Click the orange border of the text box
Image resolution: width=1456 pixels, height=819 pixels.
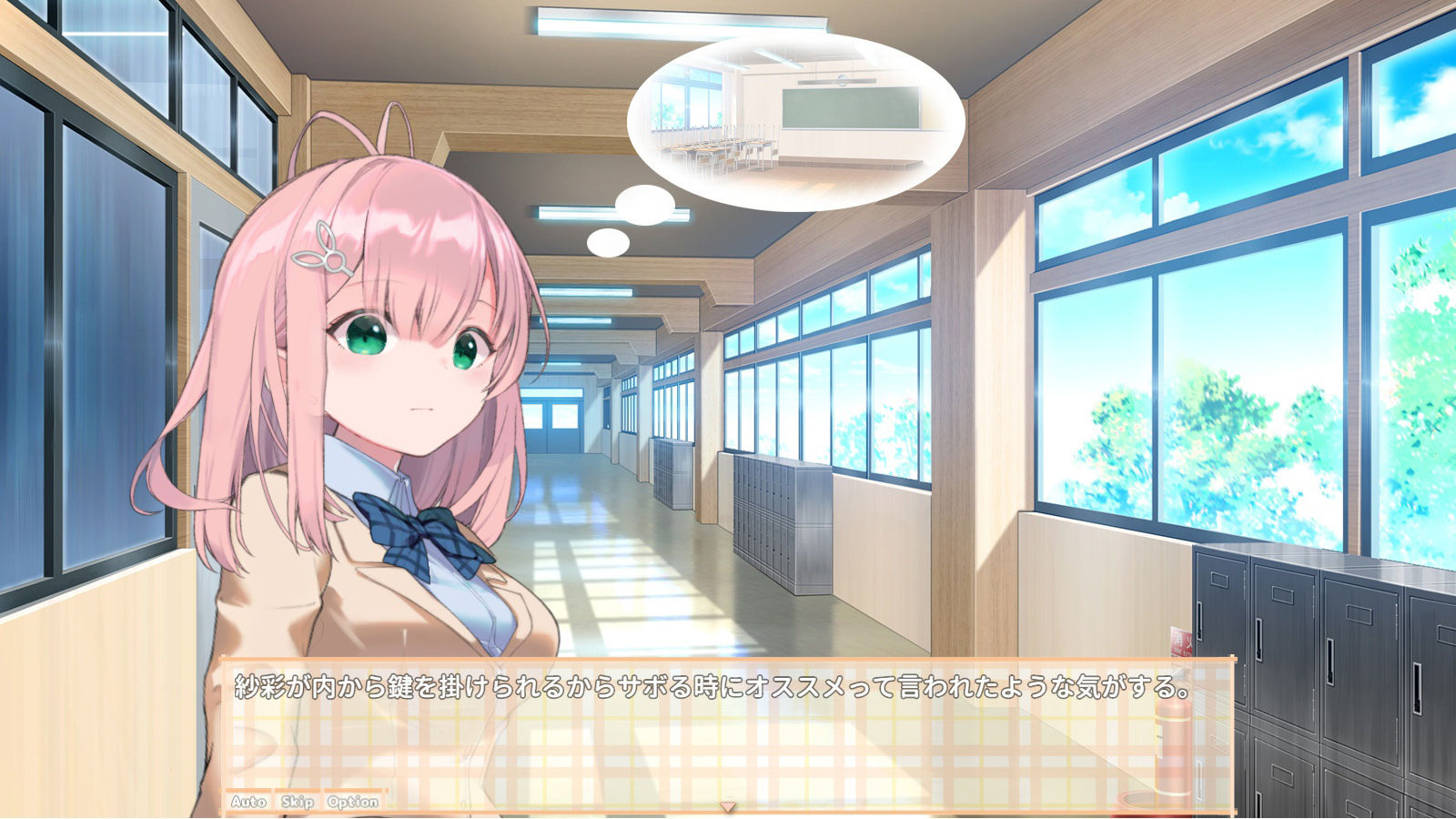tap(728, 660)
